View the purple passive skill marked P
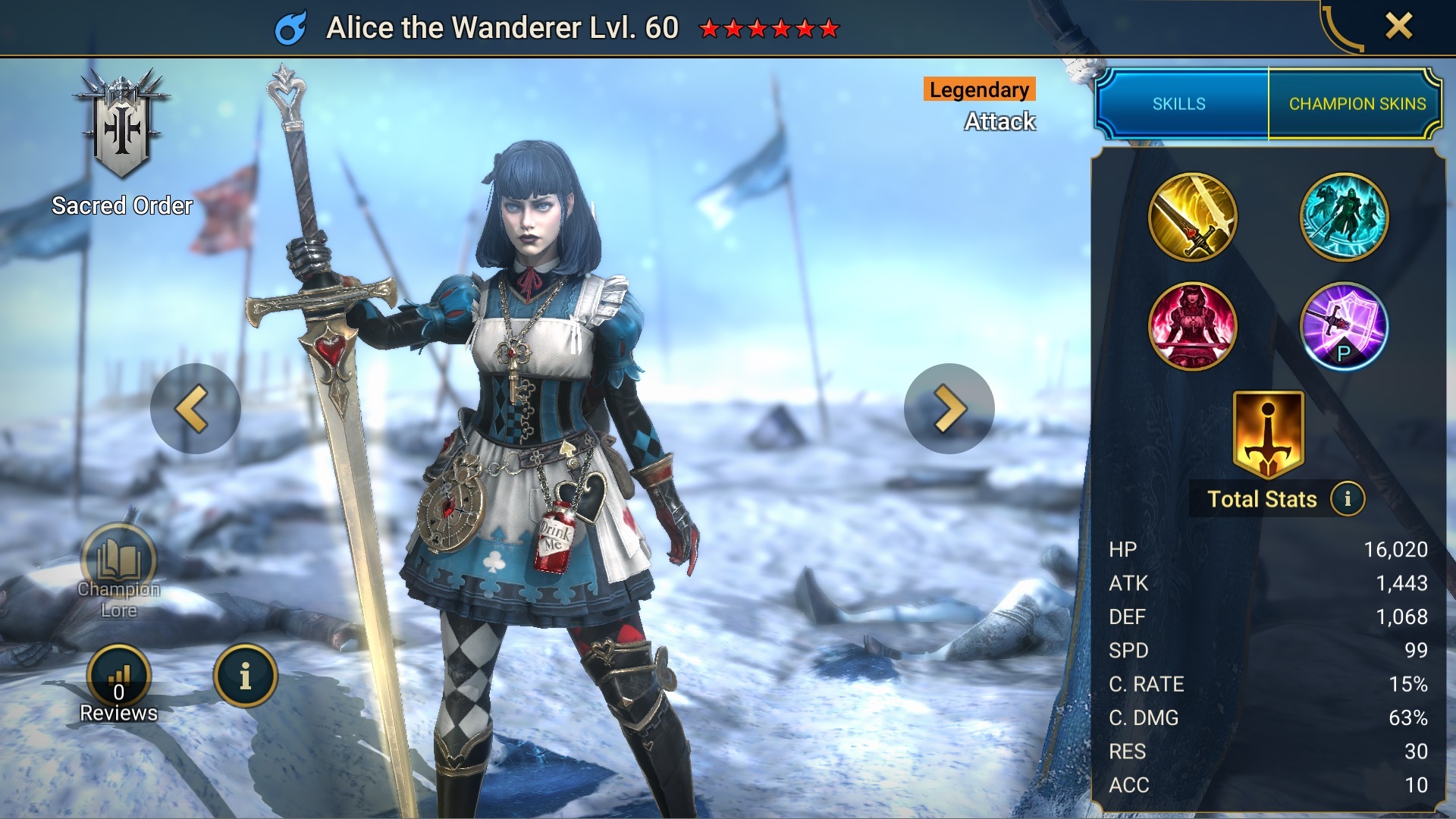 (x=1344, y=326)
